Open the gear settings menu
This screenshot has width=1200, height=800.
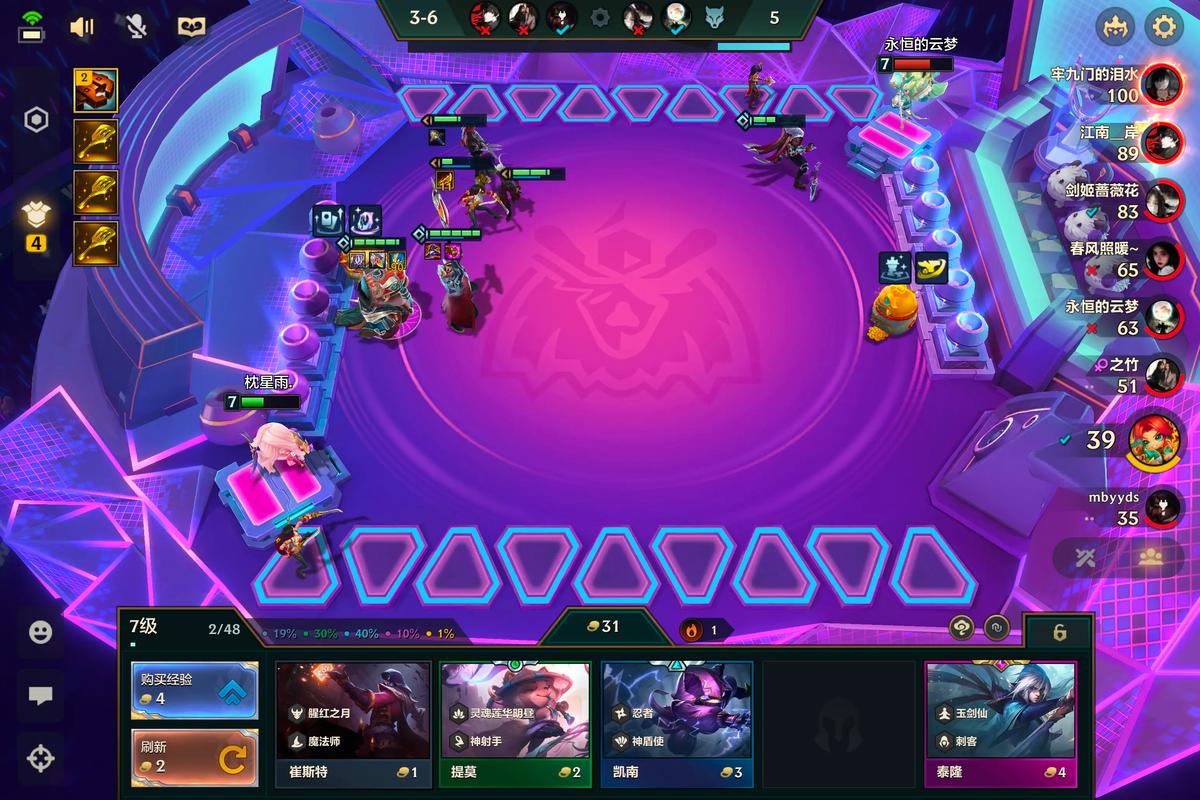click(x=1163, y=26)
